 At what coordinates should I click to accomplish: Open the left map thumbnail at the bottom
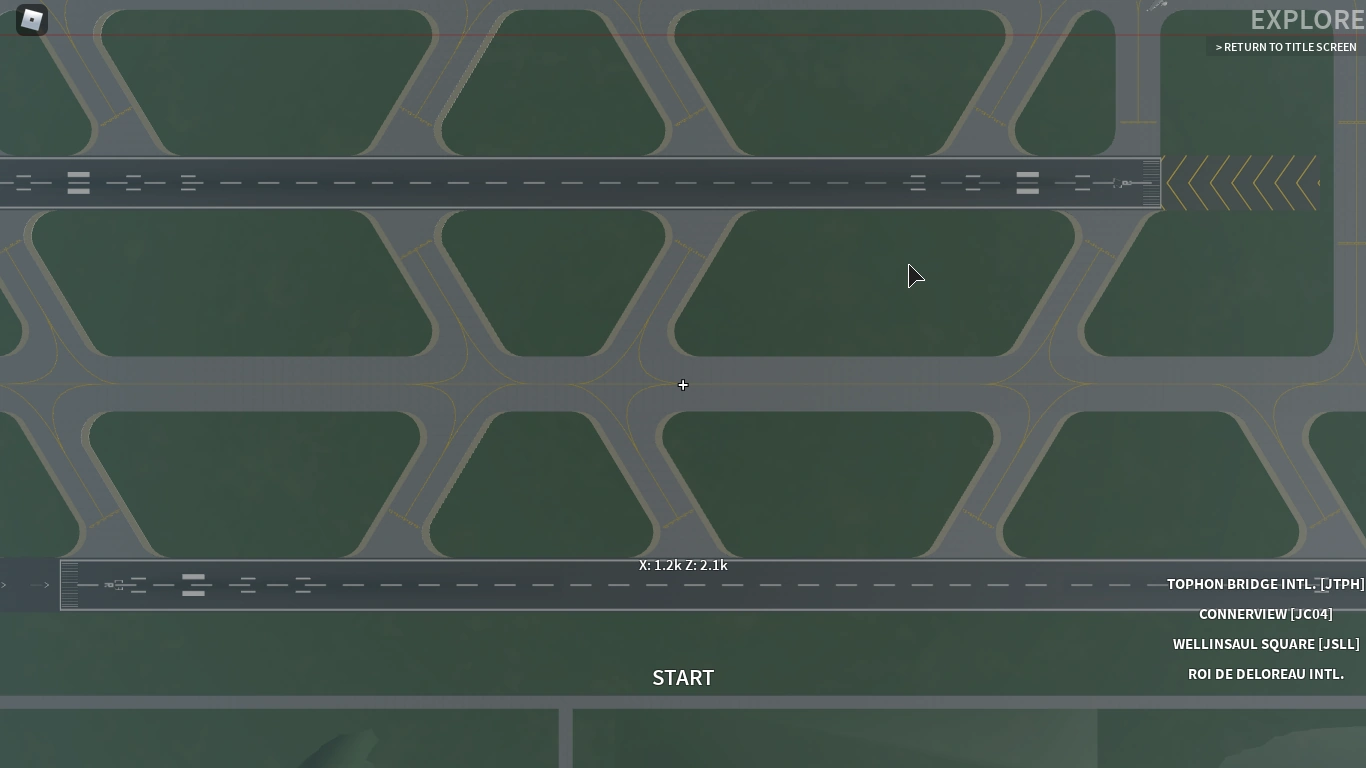coord(280,738)
